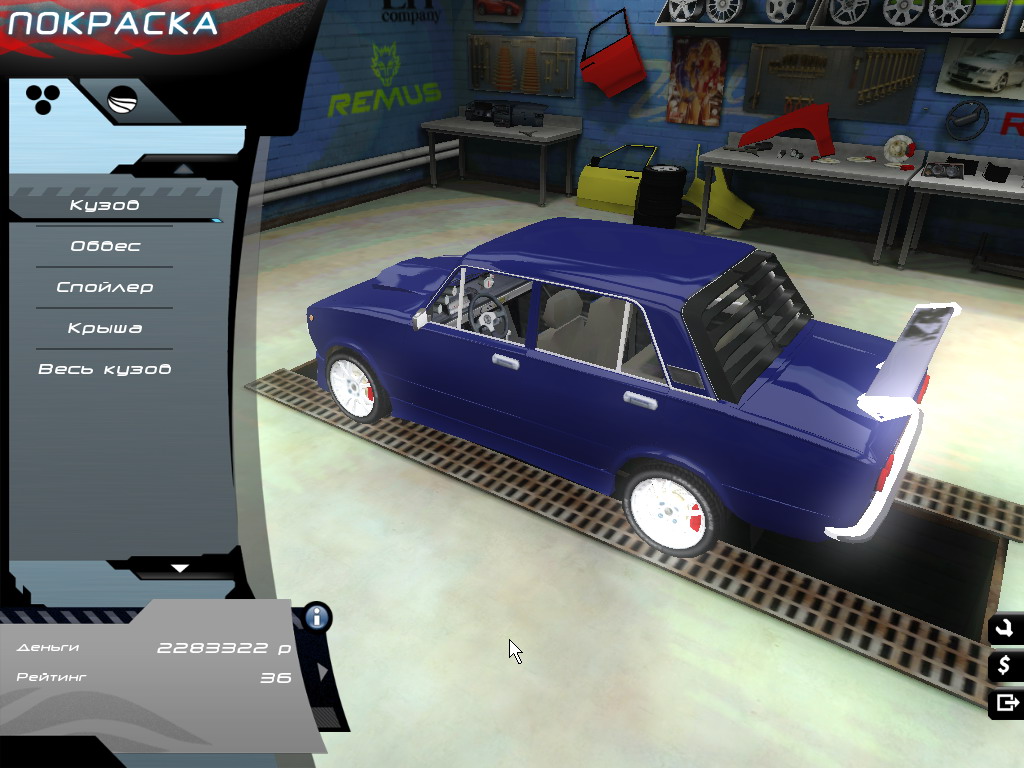
Task: Select Крыша for painting
Action: coord(105,328)
